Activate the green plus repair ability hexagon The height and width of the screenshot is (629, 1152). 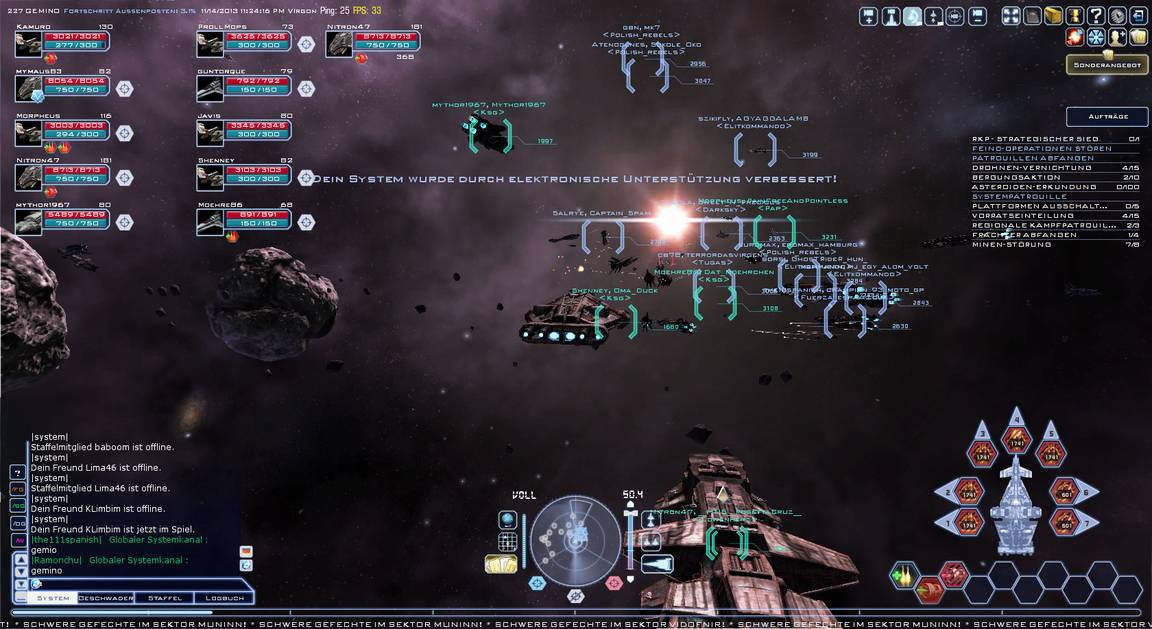pyautogui.click(x=905, y=575)
